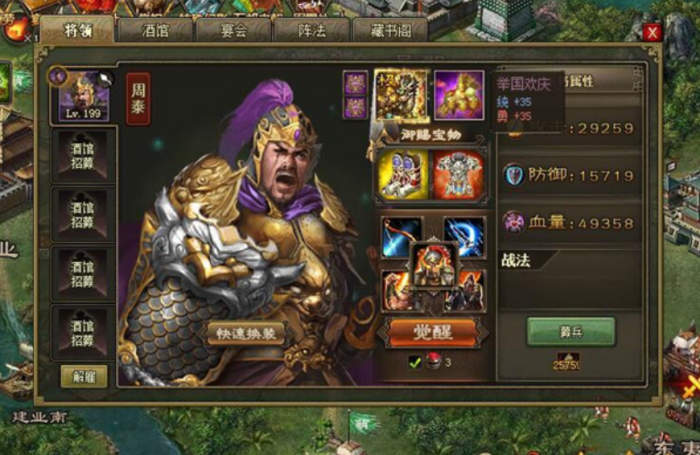Choose the white boots treasure icon
Image resolution: width=700 pixels, height=455 pixels.
[403, 174]
